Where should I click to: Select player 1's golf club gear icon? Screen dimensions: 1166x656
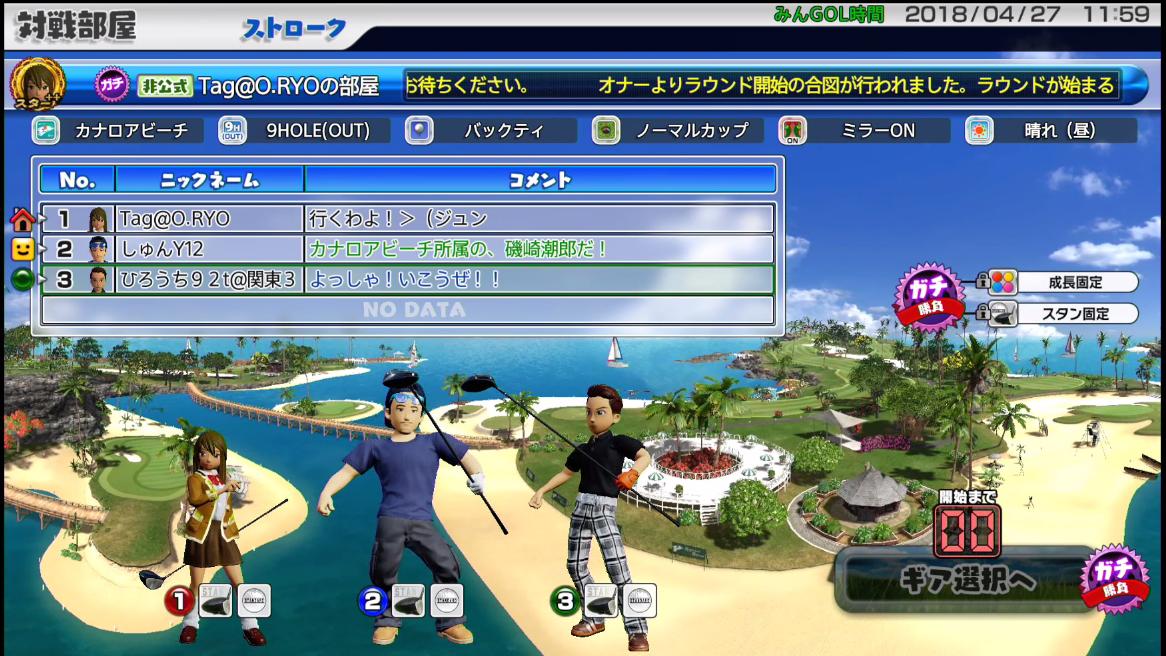click(x=216, y=600)
